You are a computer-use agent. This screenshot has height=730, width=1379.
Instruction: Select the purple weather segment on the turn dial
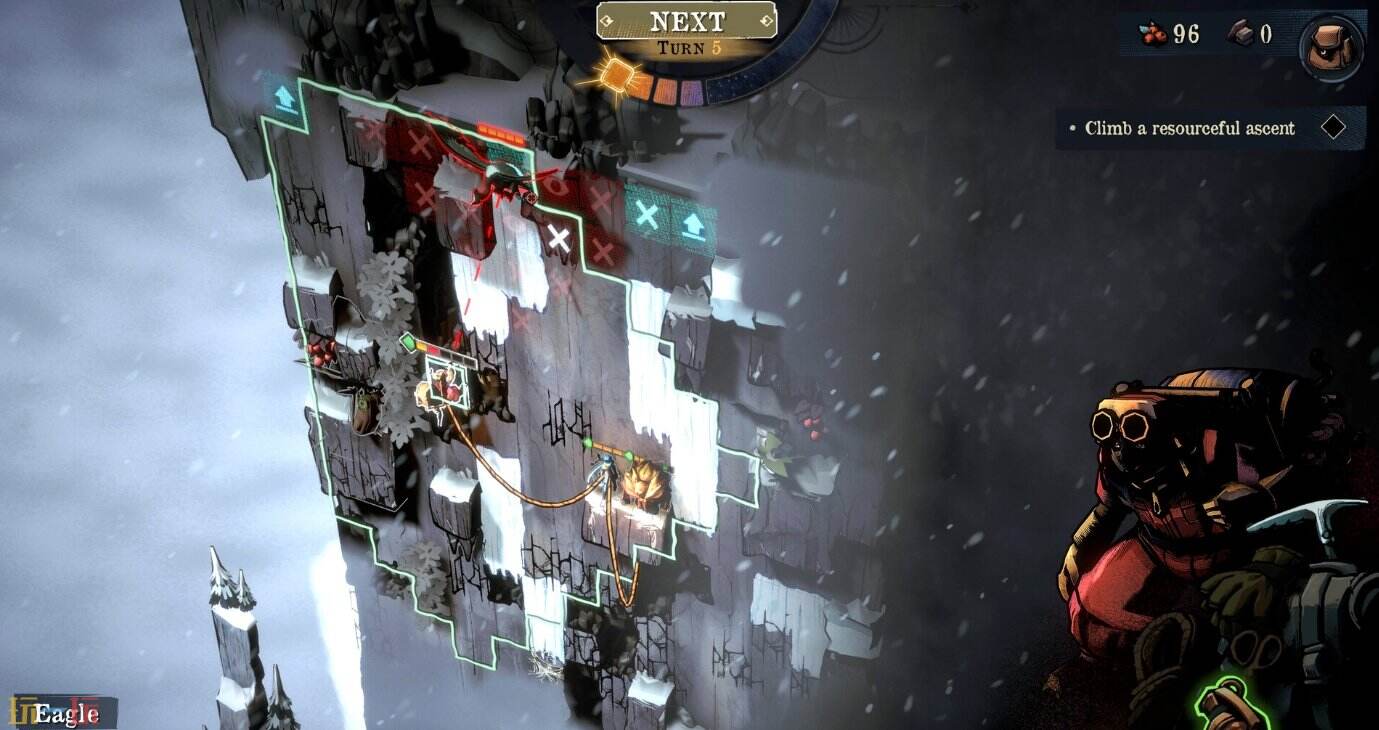click(691, 92)
